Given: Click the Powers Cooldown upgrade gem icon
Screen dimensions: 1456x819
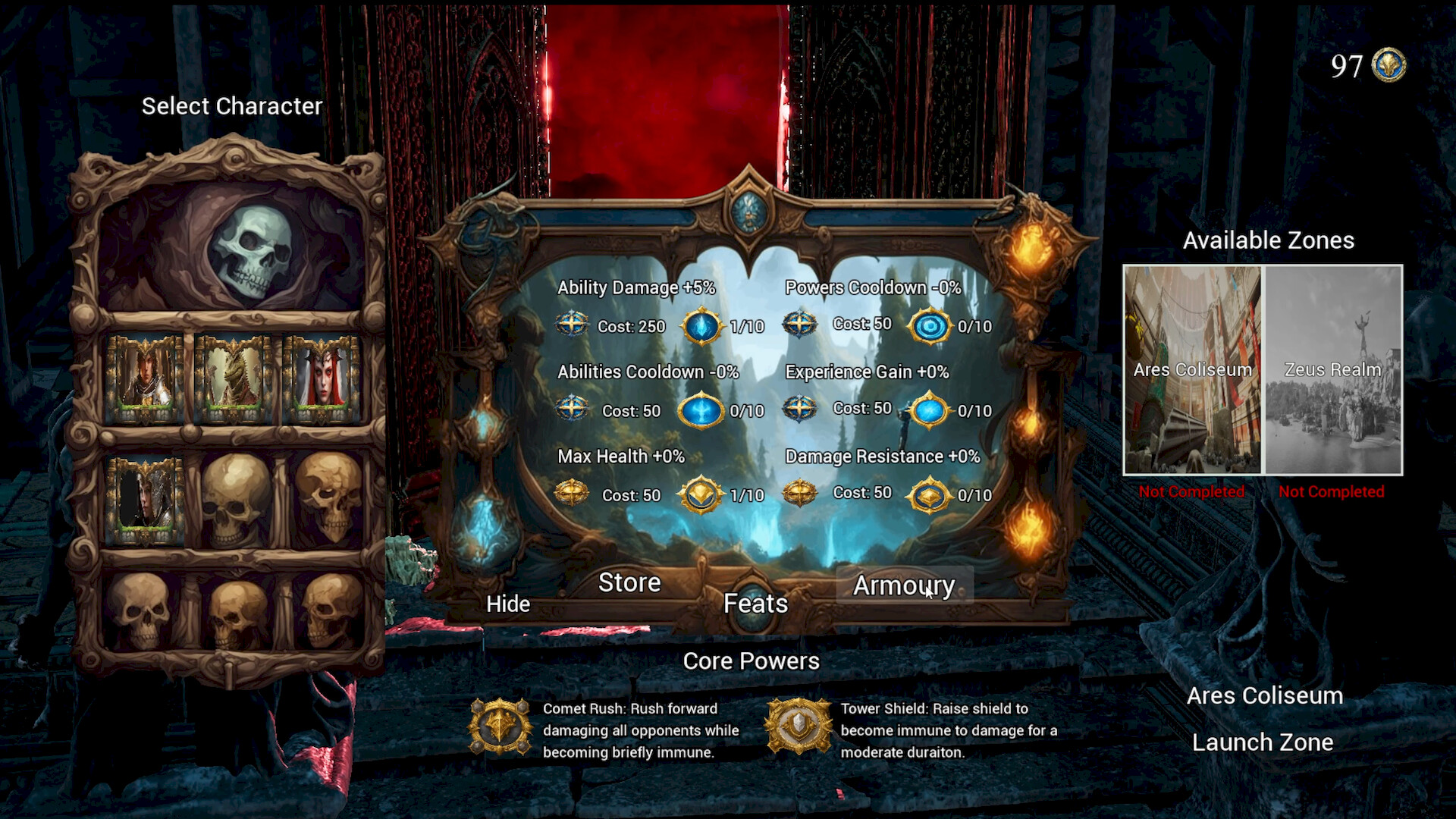Looking at the screenshot, I should click(x=931, y=324).
